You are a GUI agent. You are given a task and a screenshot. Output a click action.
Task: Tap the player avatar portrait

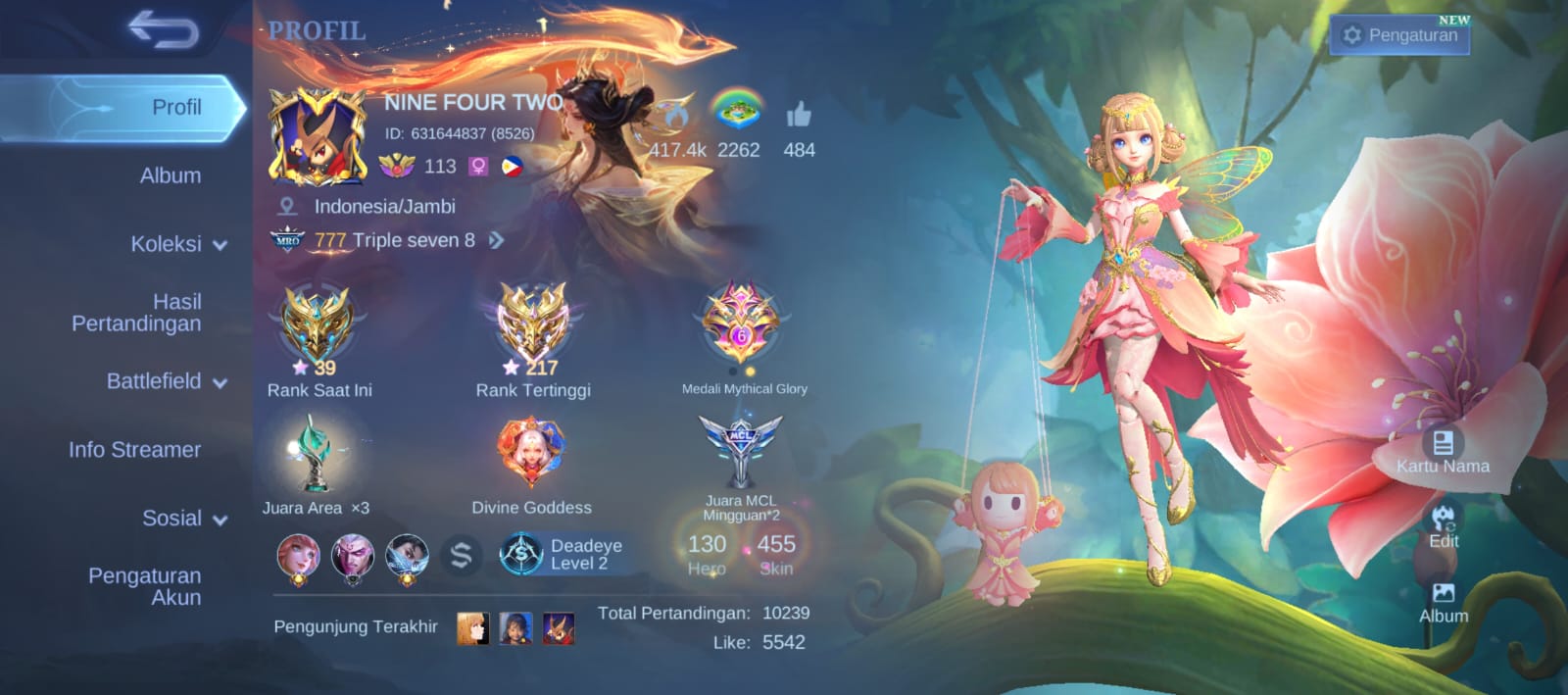318,136
